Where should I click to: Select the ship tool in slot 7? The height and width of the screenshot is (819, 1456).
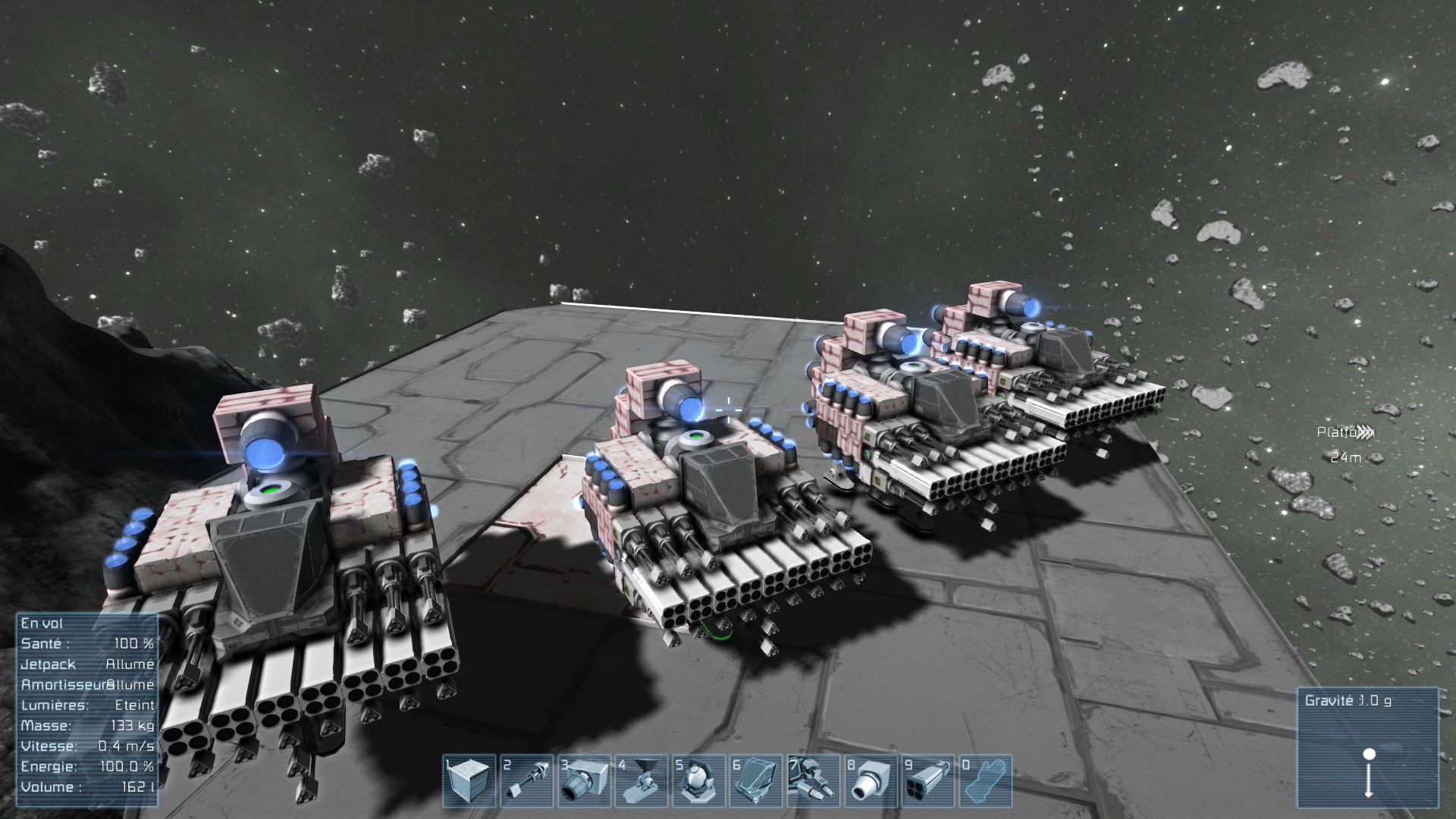[814, 780]
